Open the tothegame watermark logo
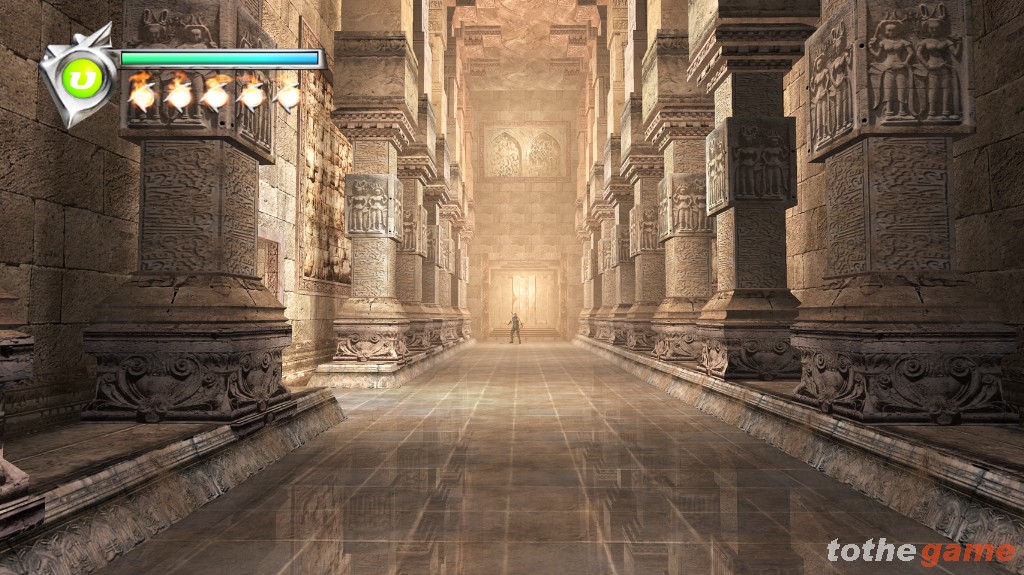1024x575 pixels. 920,551
